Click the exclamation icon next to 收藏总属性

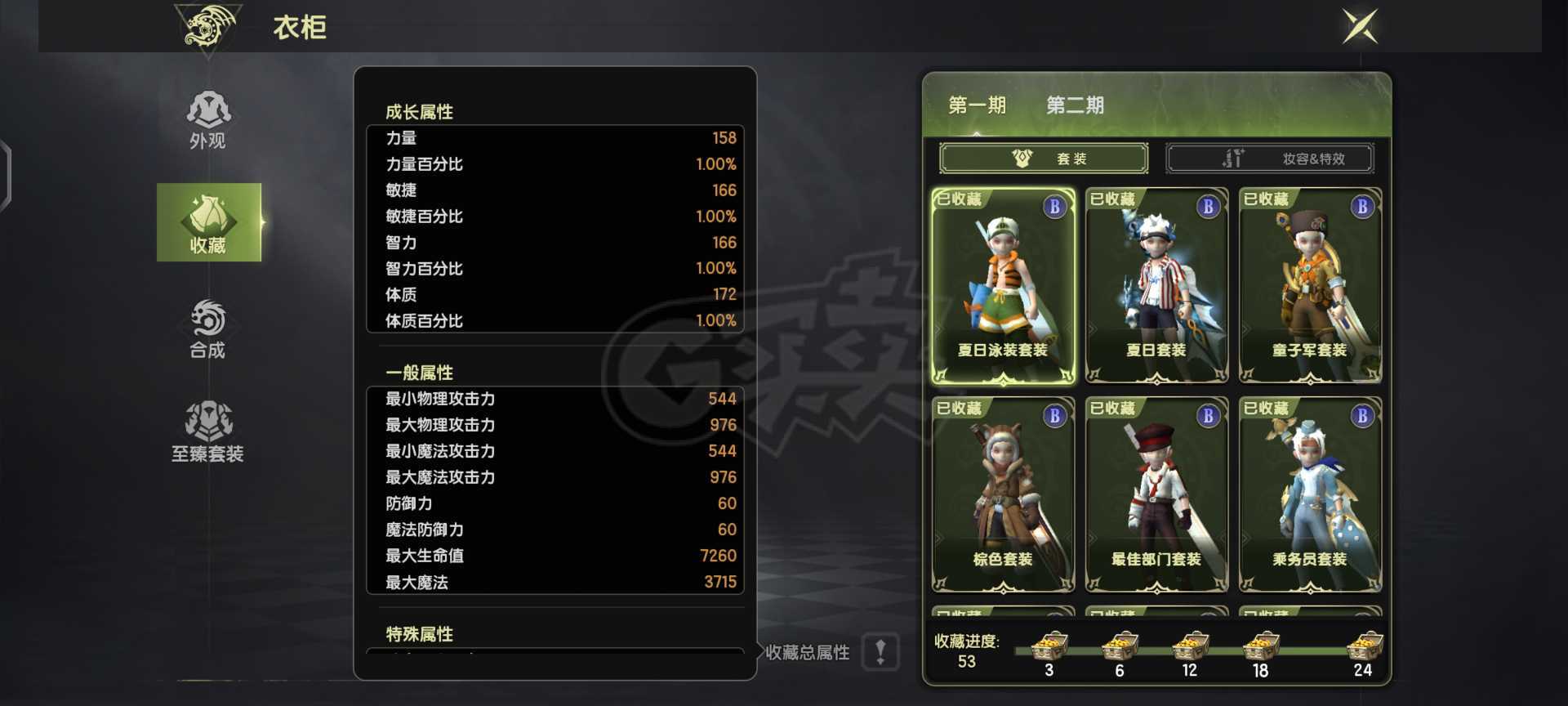point(880,653)
